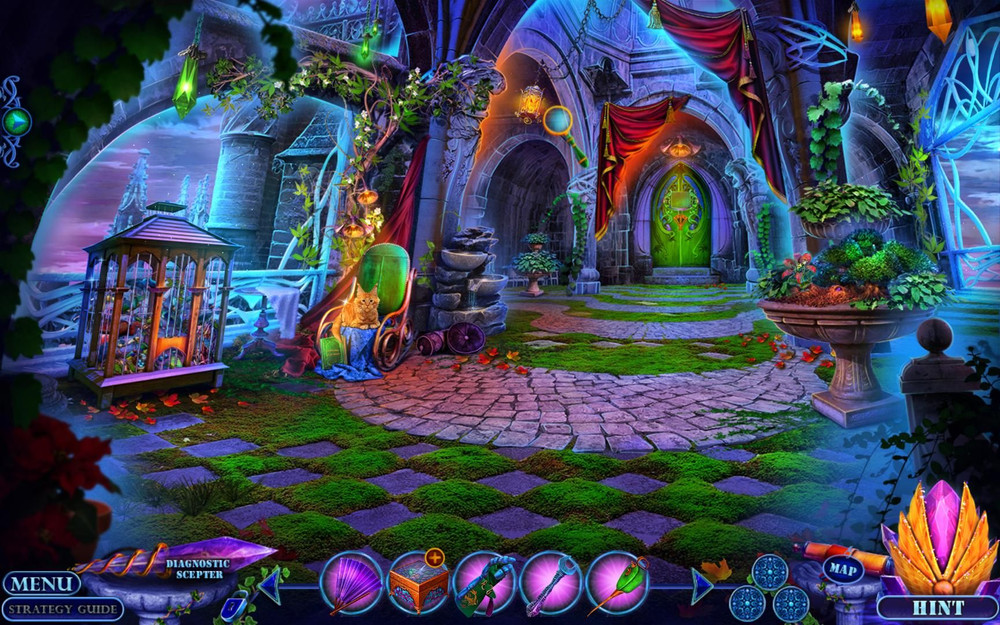Open the Menu
Image resolution: width=1000 pixels, height=625 pixels.
pyautogui.click(x=41, y=583)
